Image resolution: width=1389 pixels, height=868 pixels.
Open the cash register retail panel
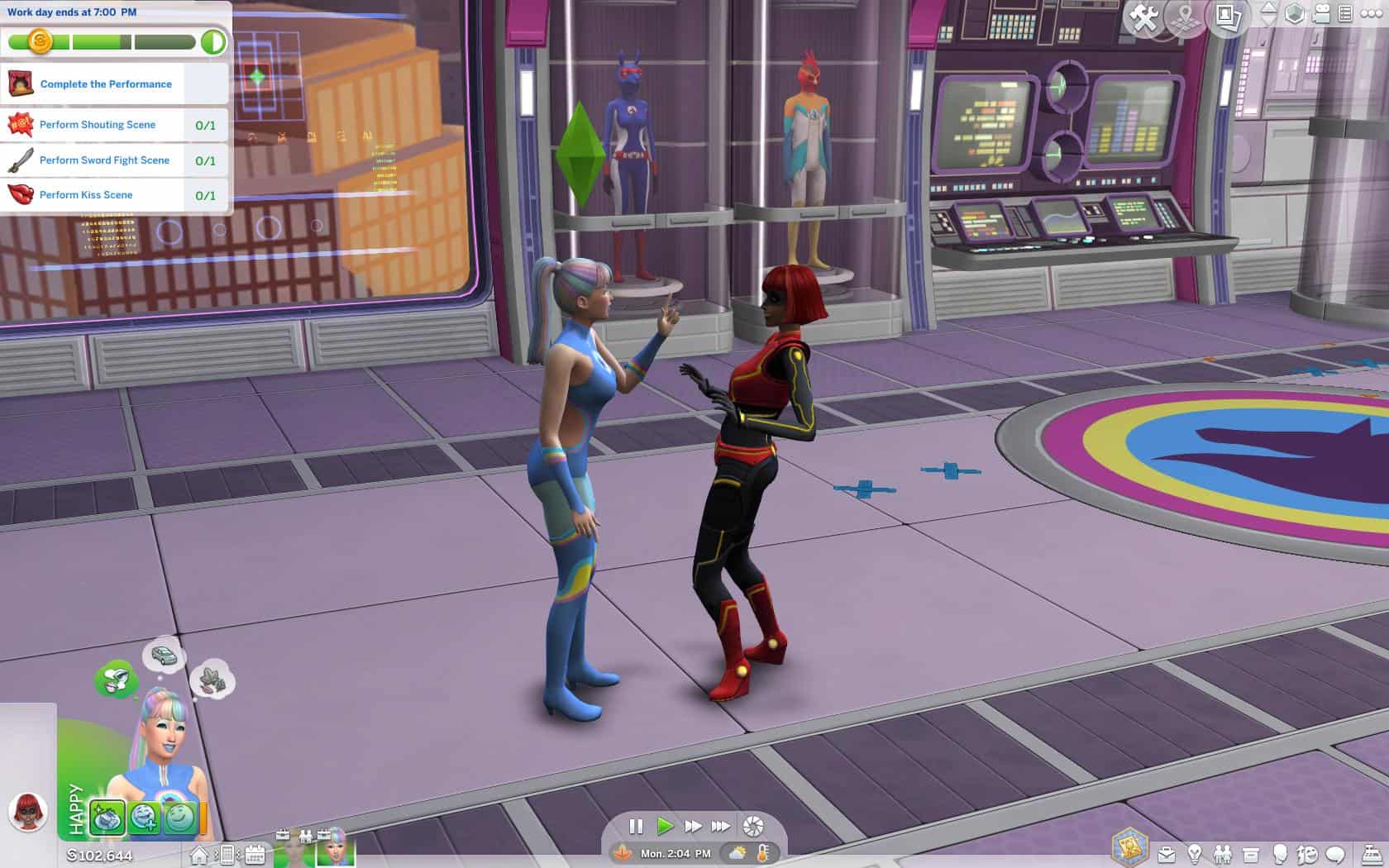[1371, 854]
